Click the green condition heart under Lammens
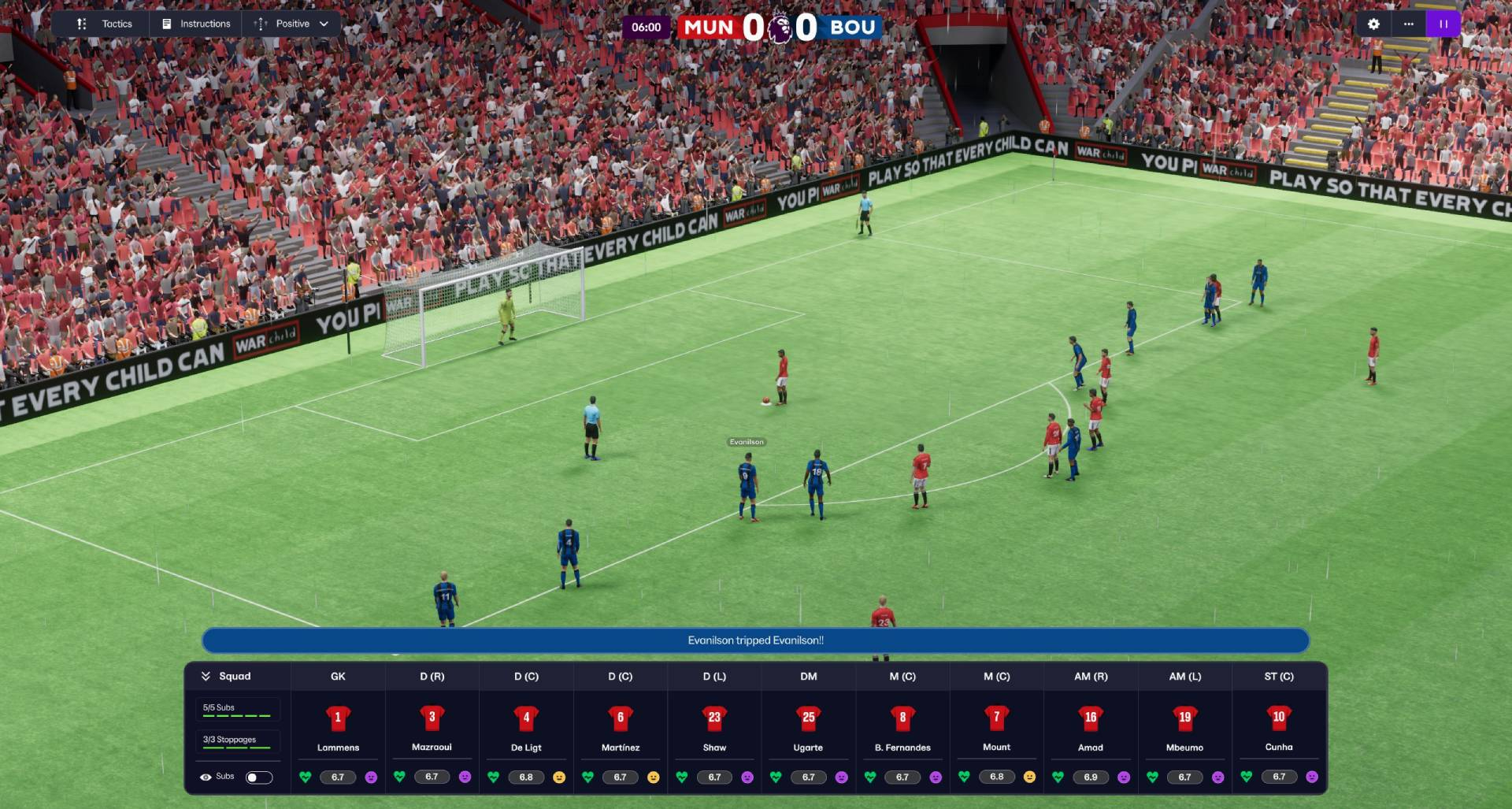The height and width of the screenshot is (809, 1512). pyautogui.click(x=306, y=777)
